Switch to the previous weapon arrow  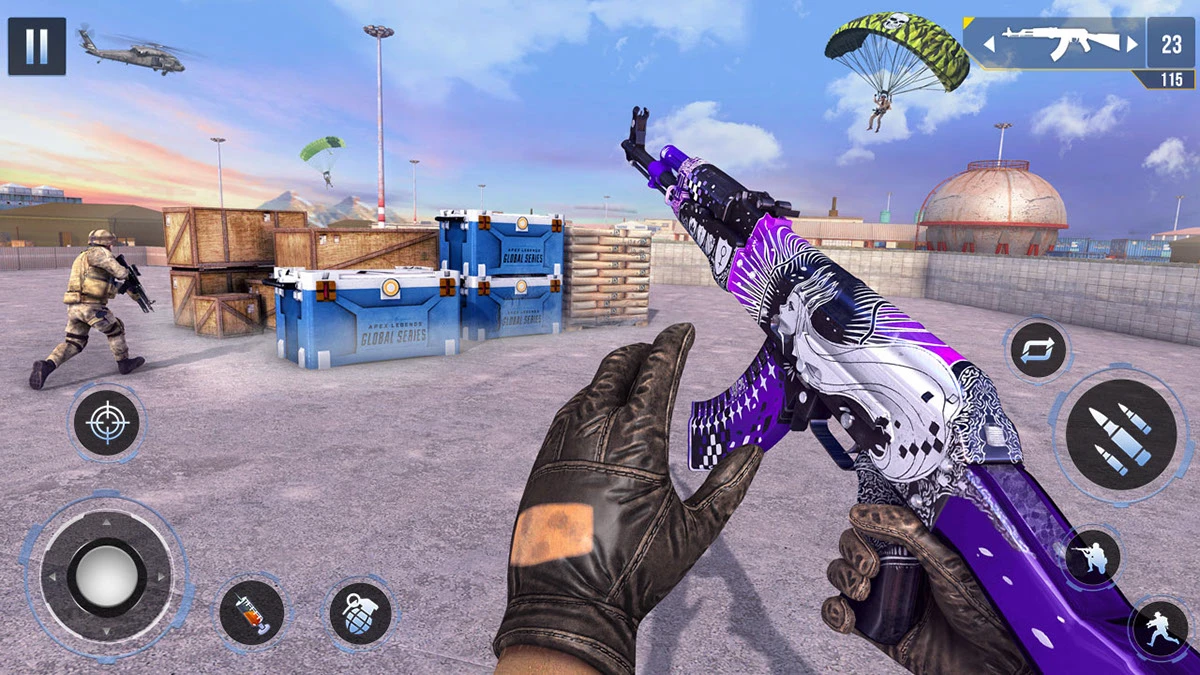click(x=989, y=44)
